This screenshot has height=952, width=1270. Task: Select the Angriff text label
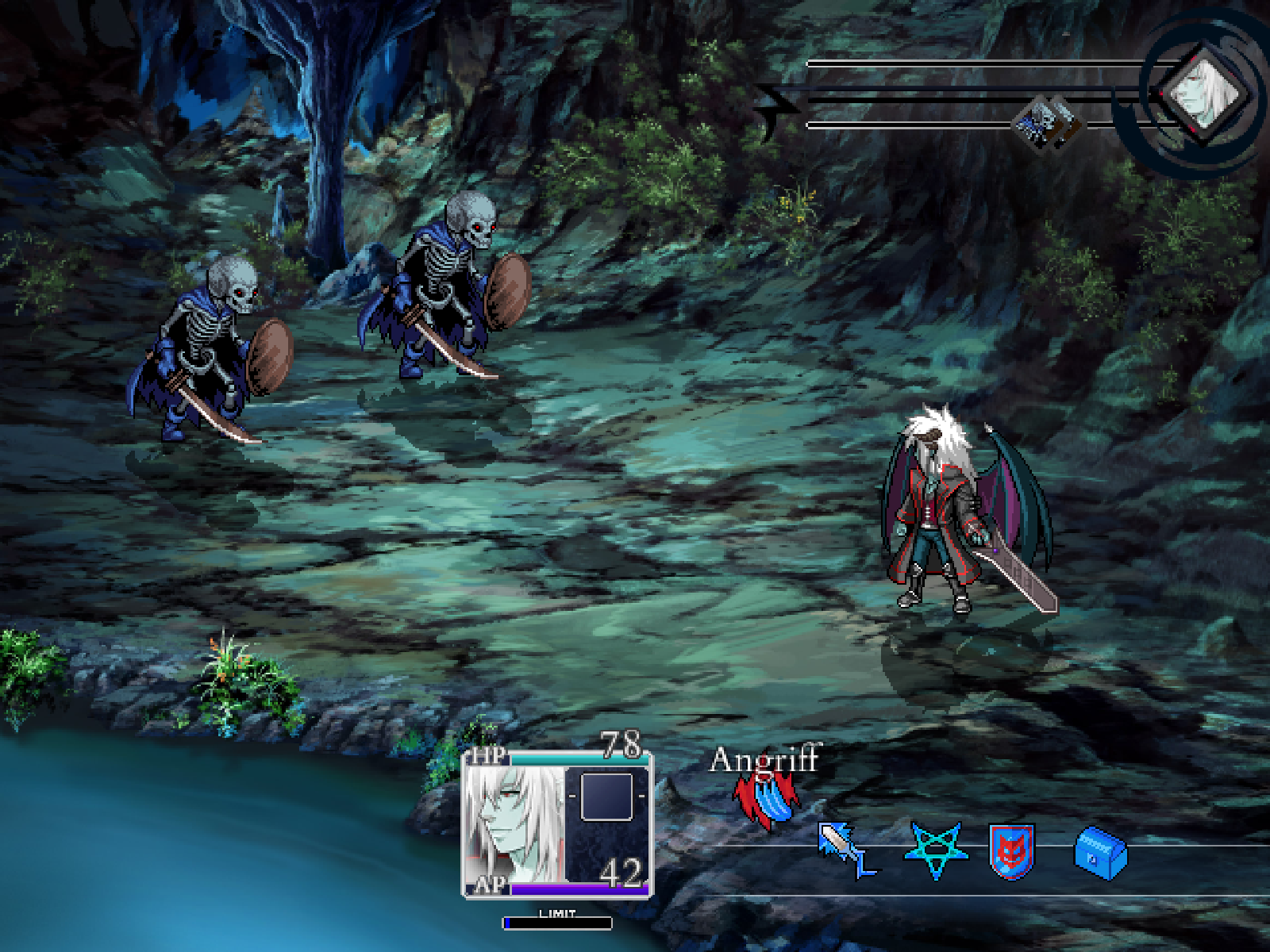click(x=764, y=762)
